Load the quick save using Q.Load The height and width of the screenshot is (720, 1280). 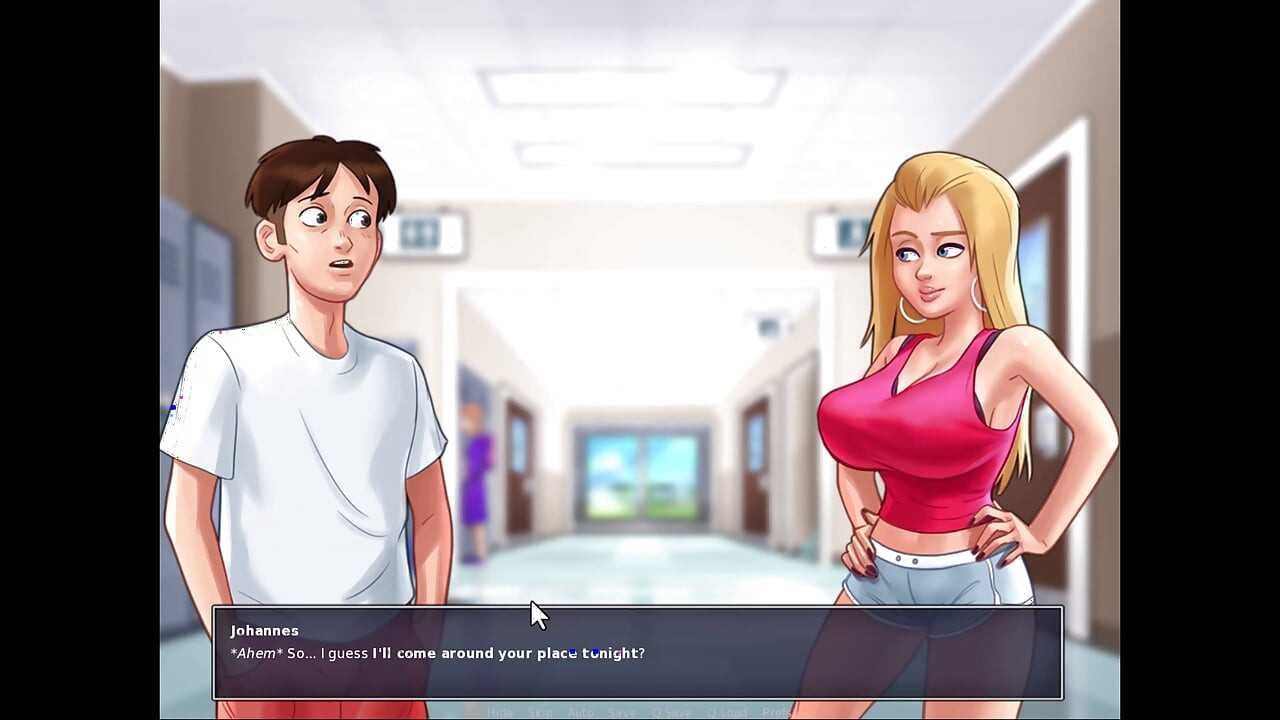(728, 712)
